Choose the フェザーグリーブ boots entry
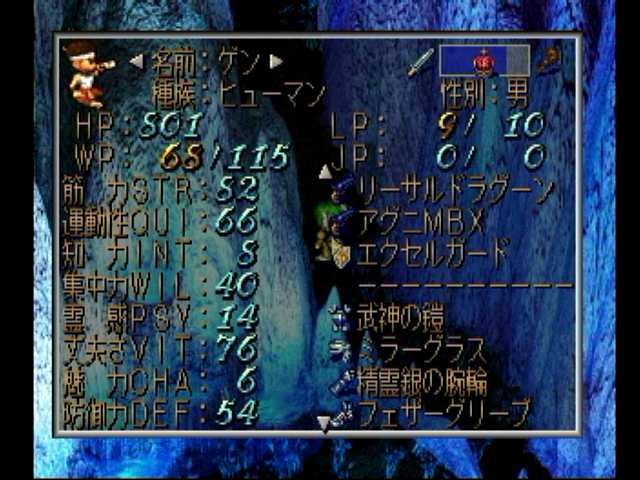Viewport: 640px width, 480px height. pyautogui.click(x=441, y=410)
